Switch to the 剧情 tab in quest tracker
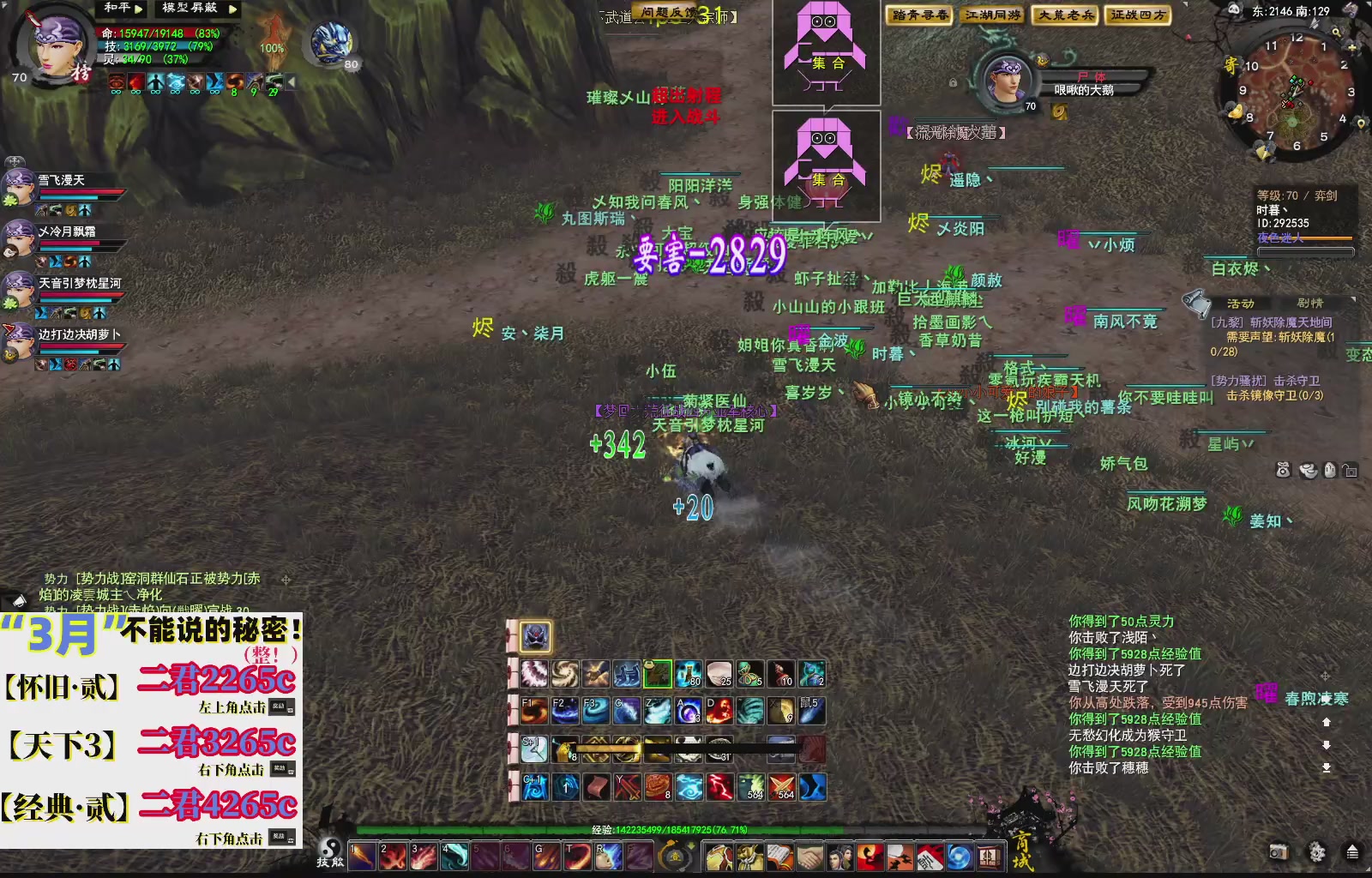This screenshot has width=1372, height=878. tap(1310, 304)
